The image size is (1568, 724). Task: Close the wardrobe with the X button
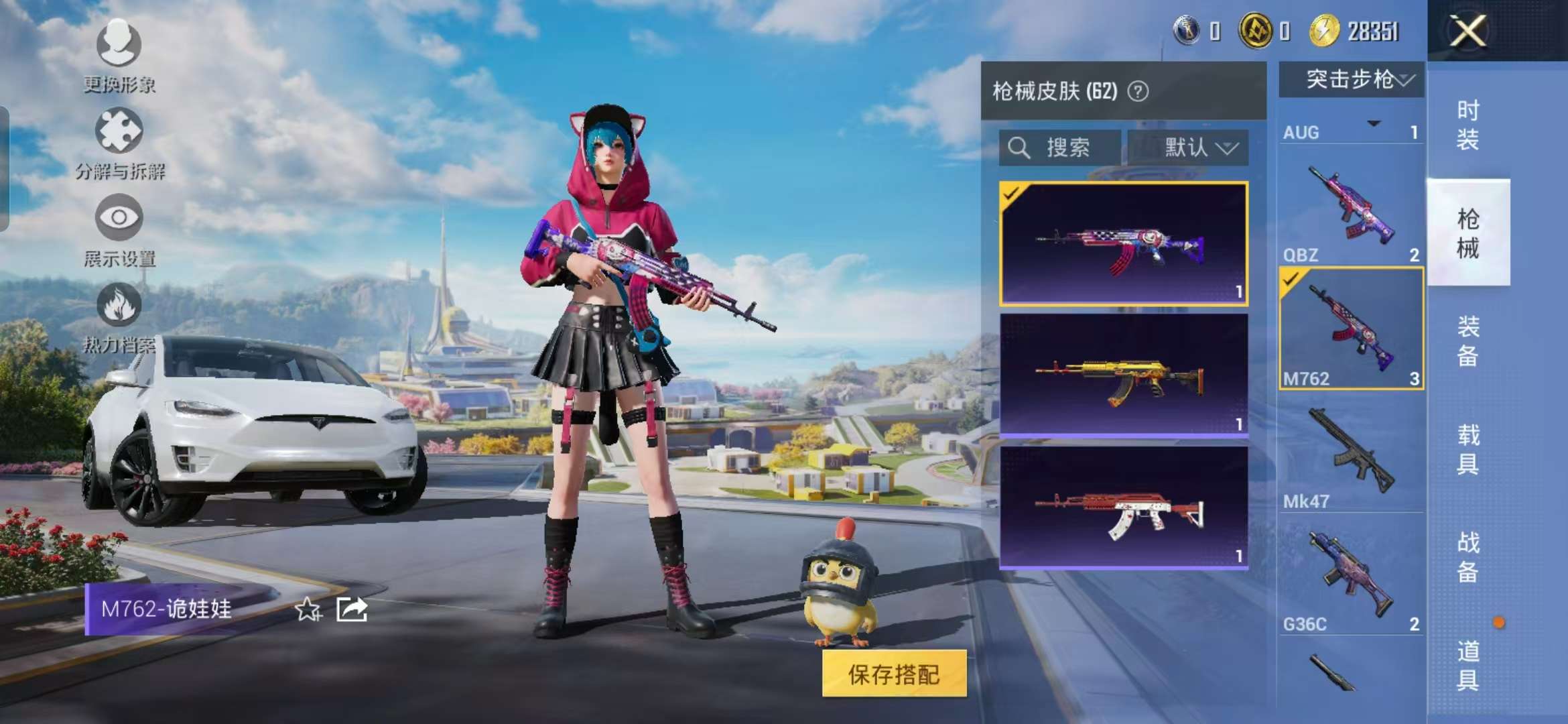coord(1467,31)
